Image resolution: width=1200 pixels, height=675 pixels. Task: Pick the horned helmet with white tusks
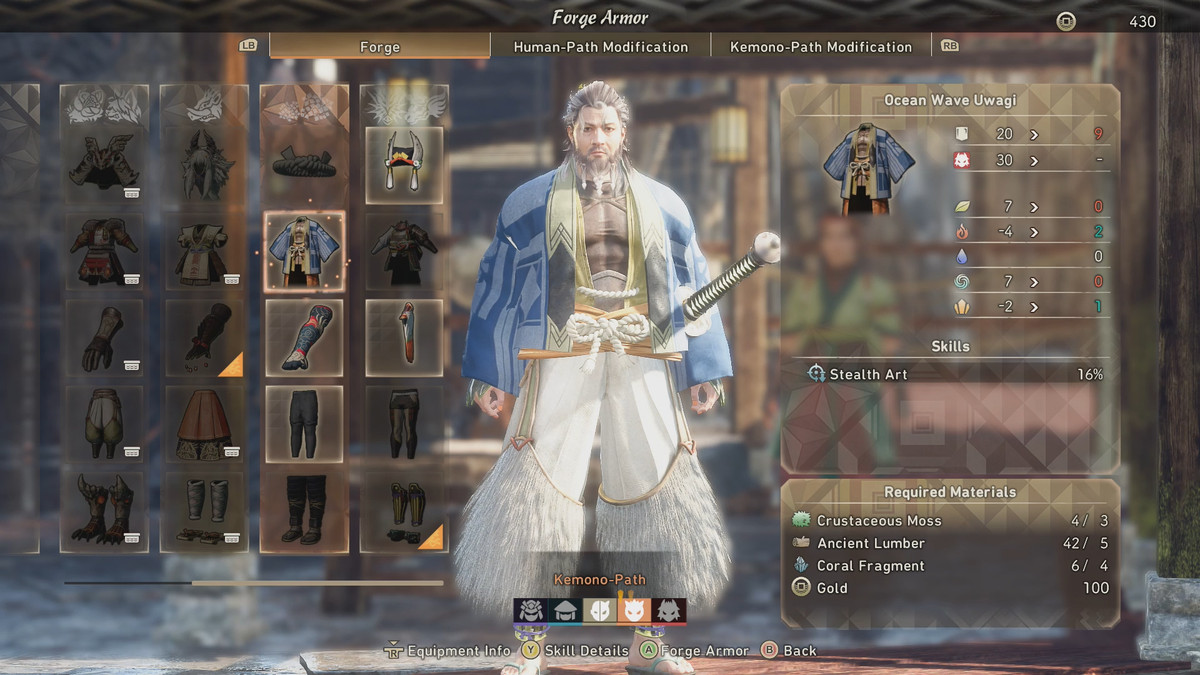(x=404, y=163)
